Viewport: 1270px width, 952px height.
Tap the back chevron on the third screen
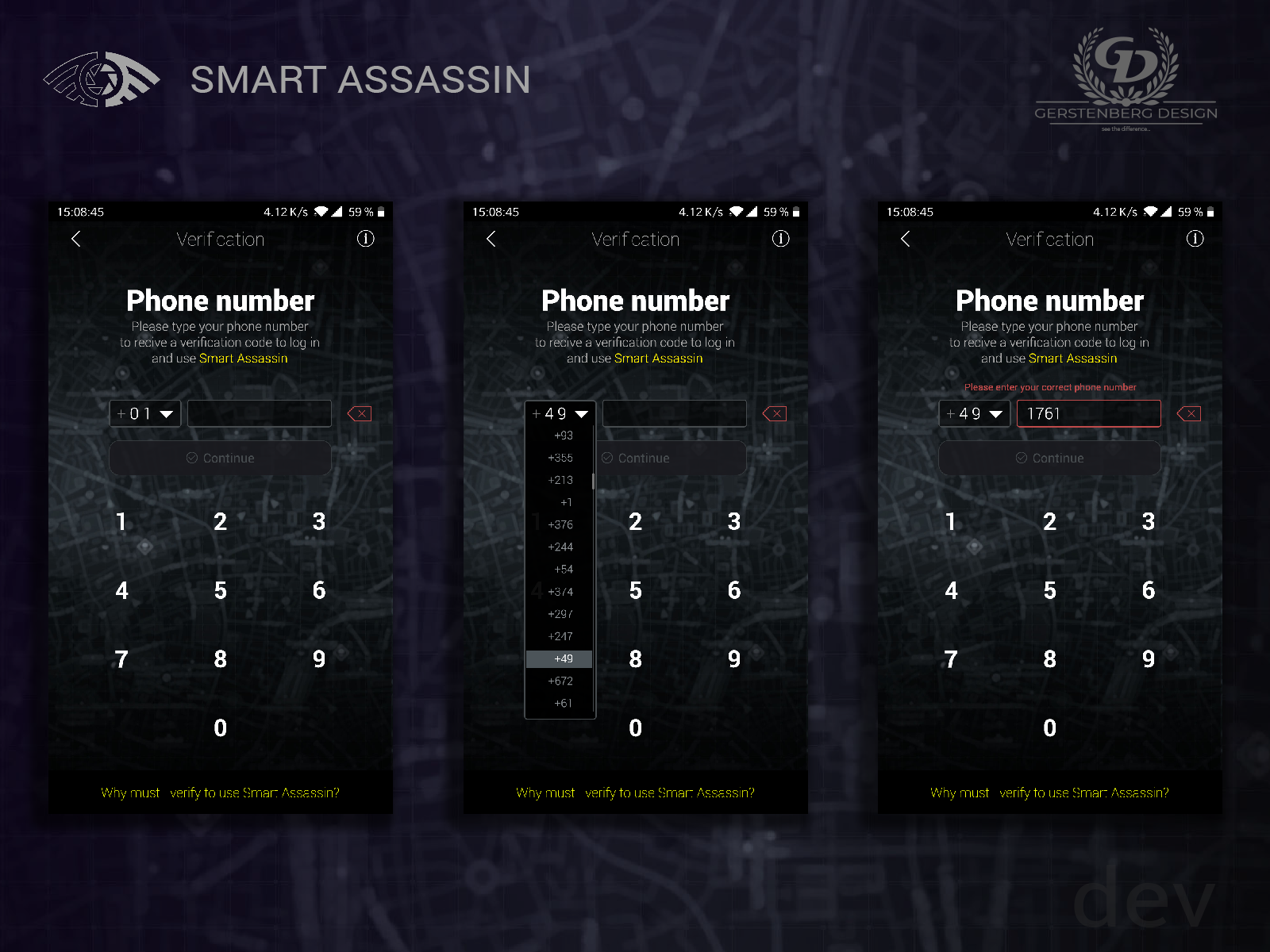click(x=905, y=239)
